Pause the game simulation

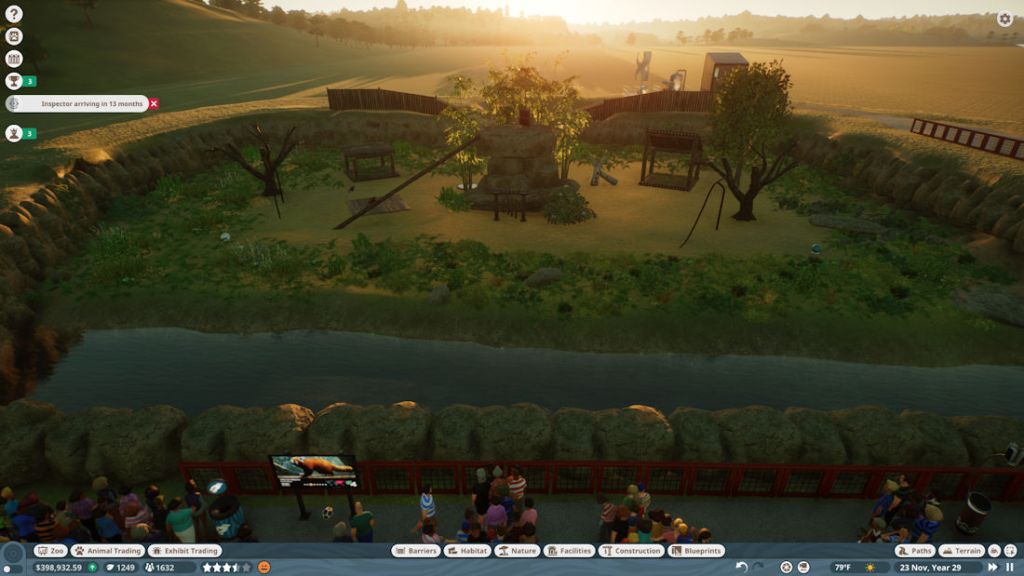pos(1009,567)
